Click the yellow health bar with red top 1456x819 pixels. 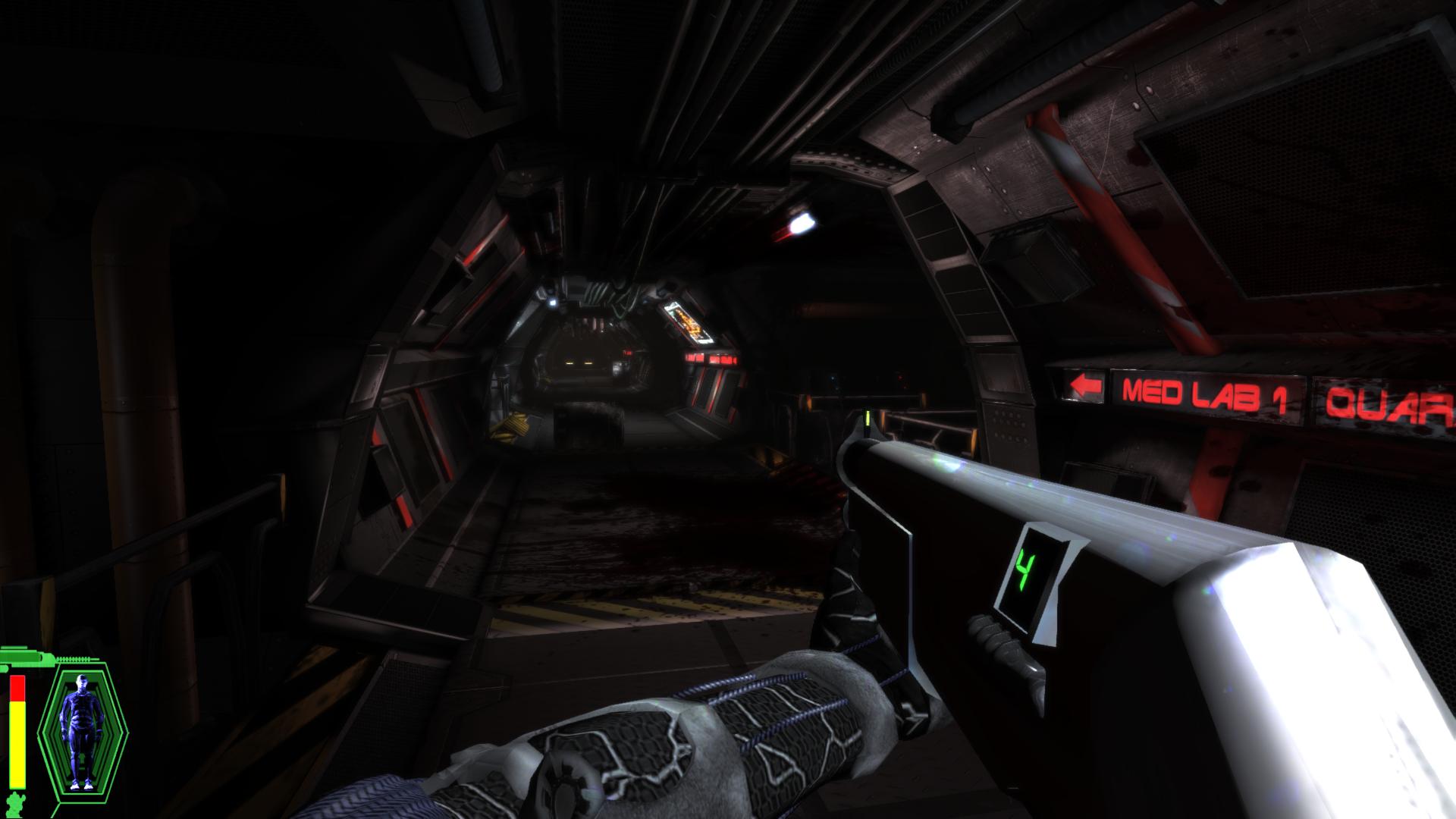click(17, 728)
